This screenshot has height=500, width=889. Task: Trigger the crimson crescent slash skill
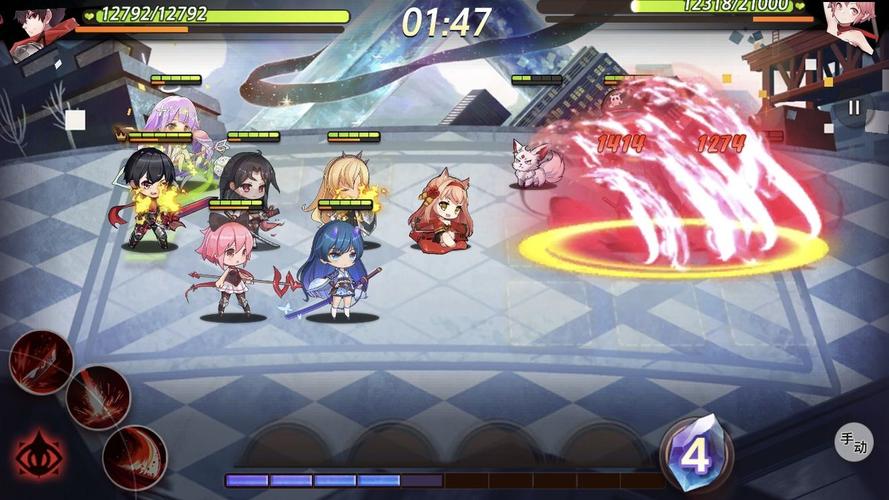coord(135,456)
